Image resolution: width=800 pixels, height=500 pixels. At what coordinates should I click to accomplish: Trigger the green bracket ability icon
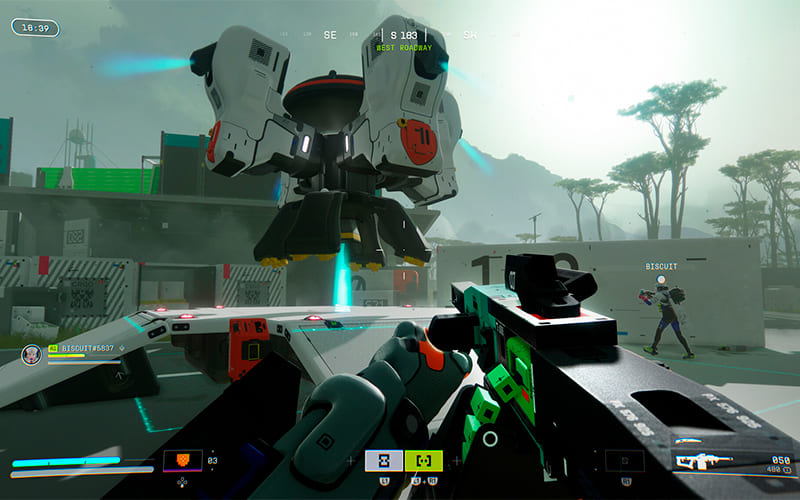pos(424,460)
